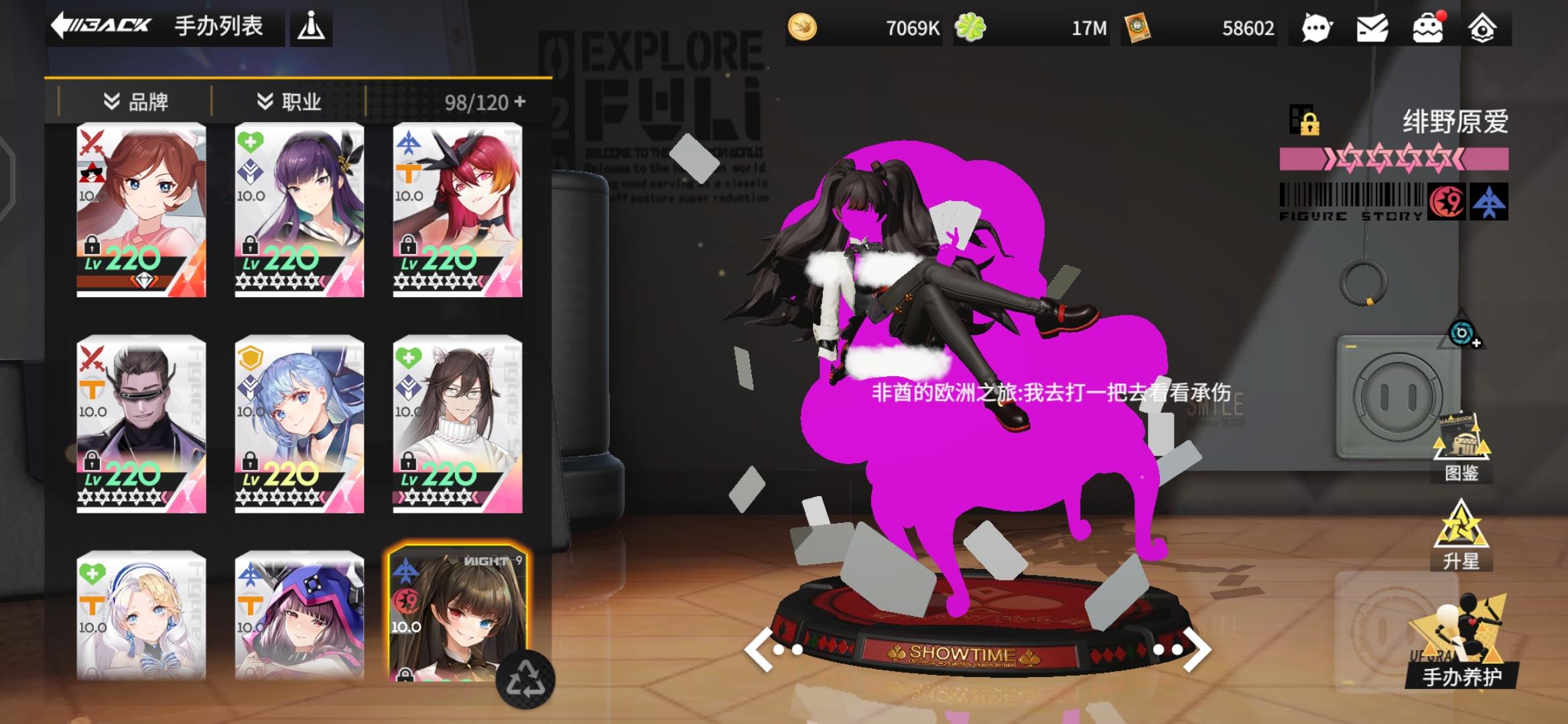Image resolution: width=1568 pixels, height=724 pixels.
Task: Return with the BACK button at top left
Action: (x=102, y=26)
